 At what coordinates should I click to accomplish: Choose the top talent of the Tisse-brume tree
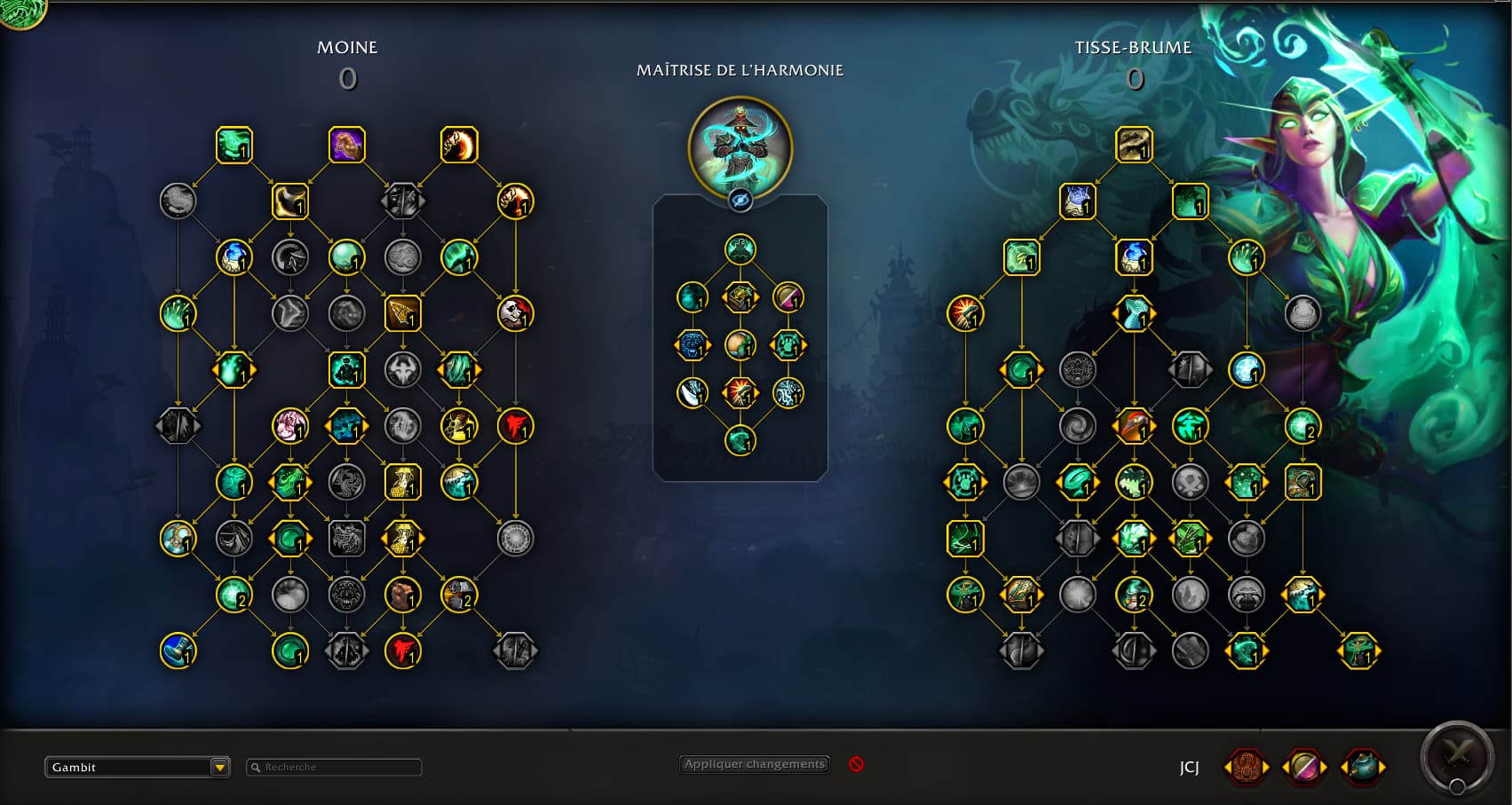point(1134,145)
